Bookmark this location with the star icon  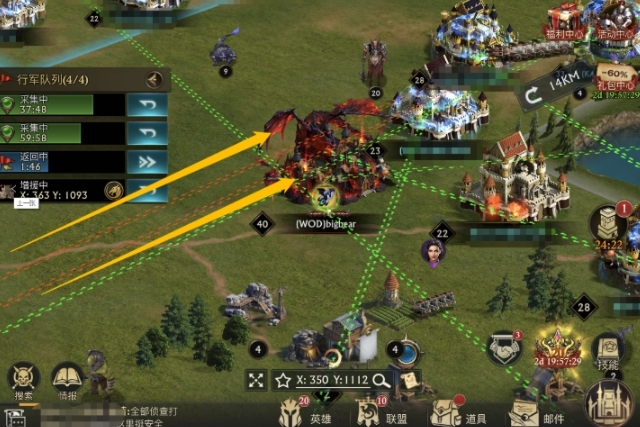coord(283,380)
